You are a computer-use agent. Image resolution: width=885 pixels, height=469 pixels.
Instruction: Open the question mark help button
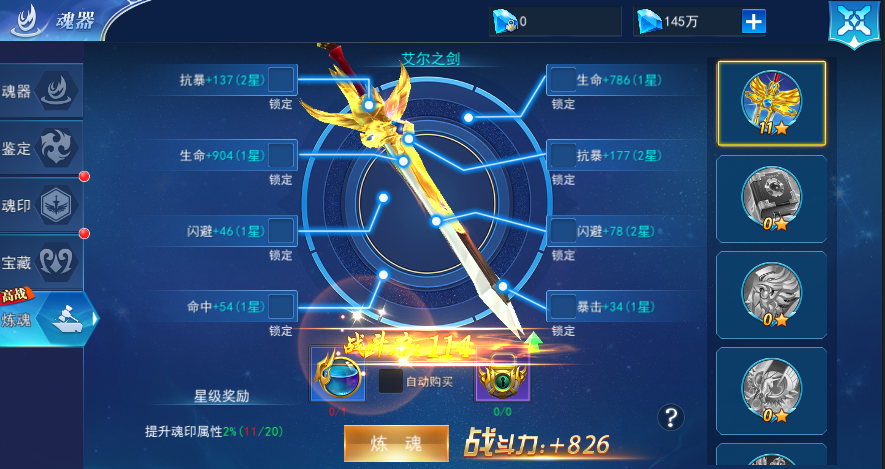pos(672,417)
